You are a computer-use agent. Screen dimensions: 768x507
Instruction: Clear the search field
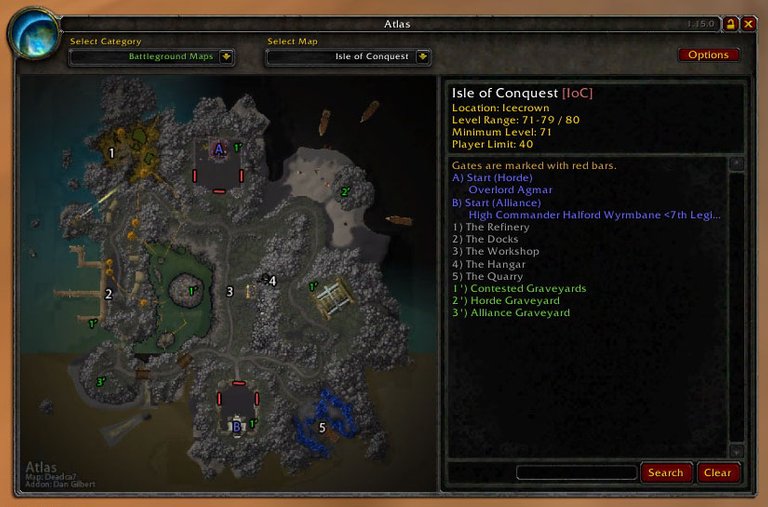(717, 473)
